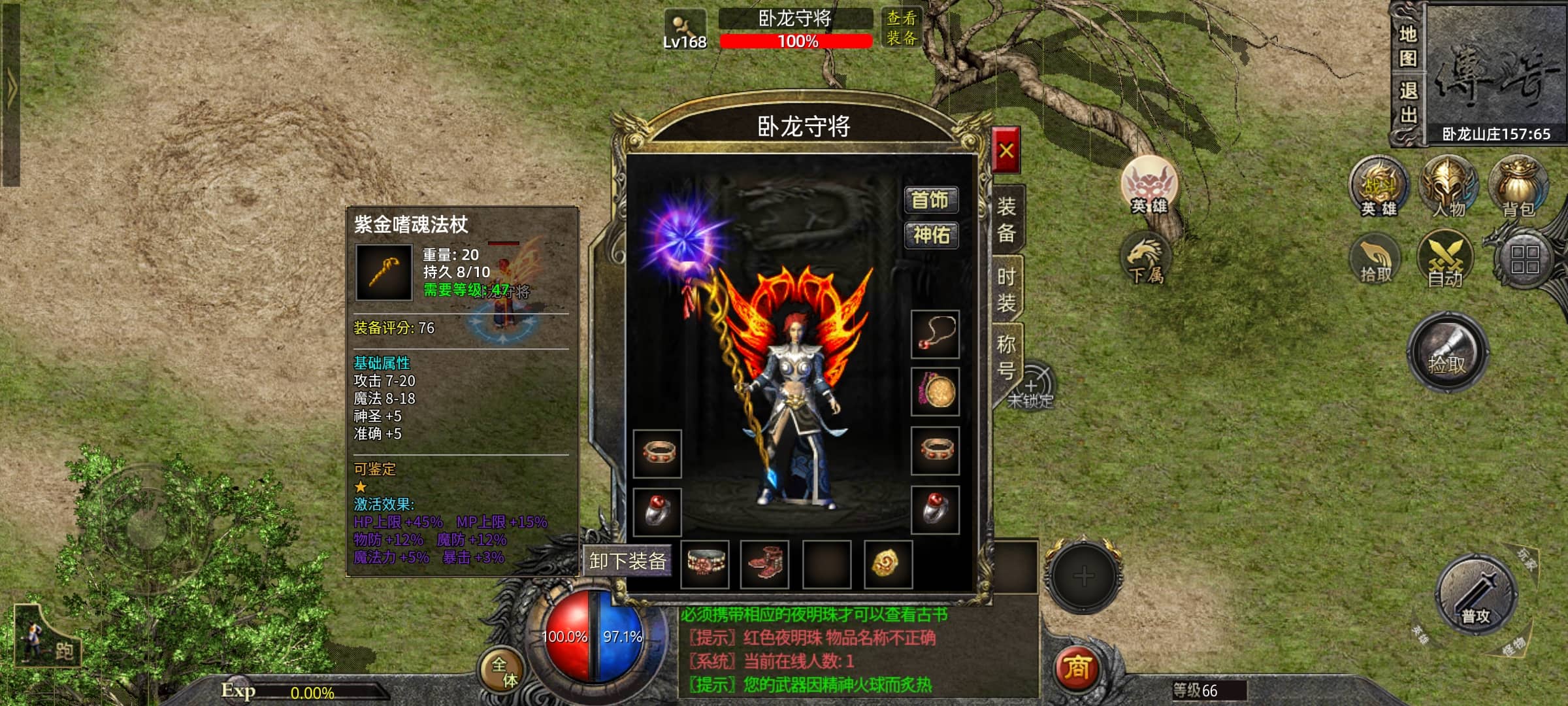Click the 卸下装备 unequip button
1568x706 pixels.
tap(627, 561)
